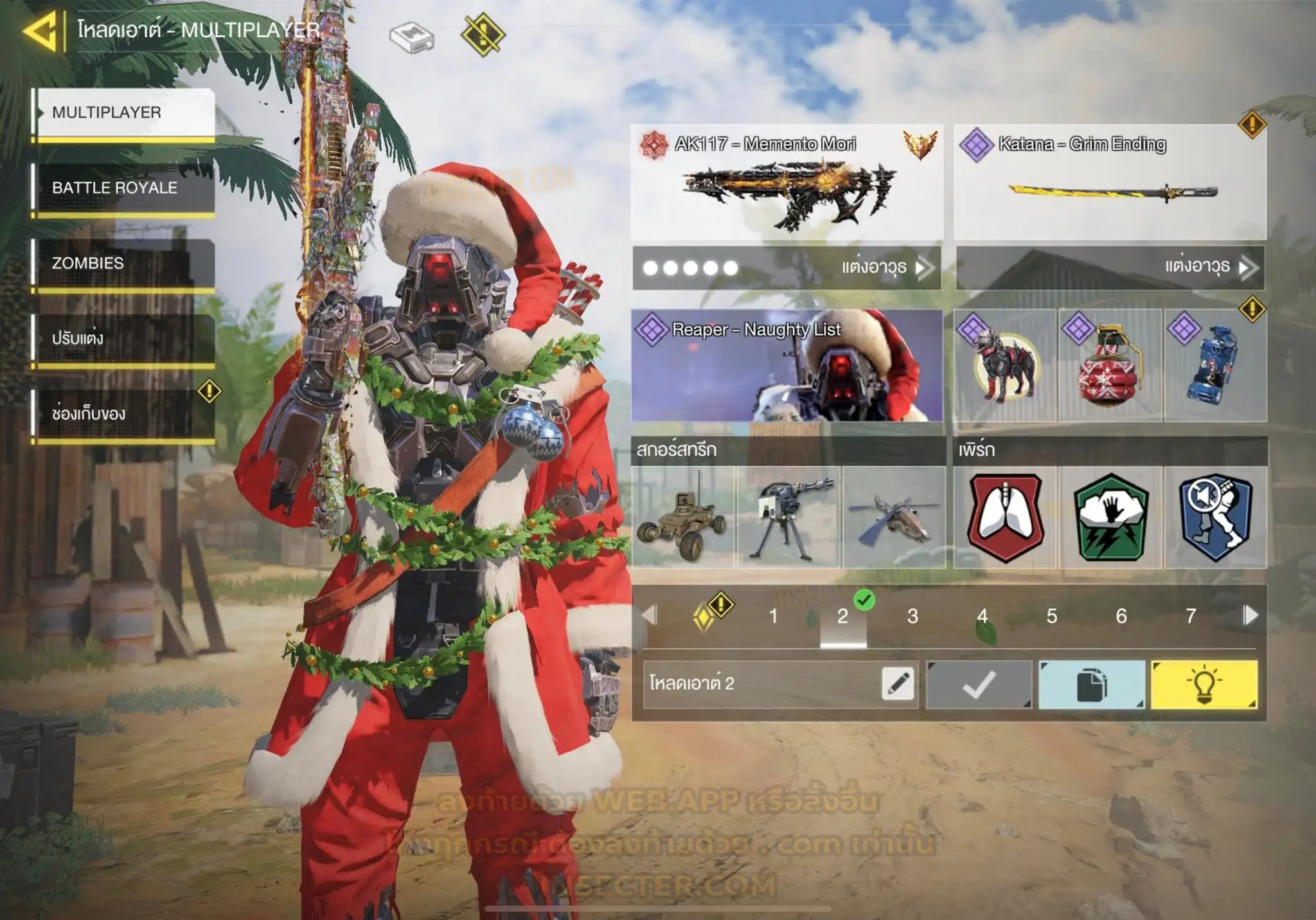Select the wolf dog operator skill slot
The width and height of the screenshot is (1316, 920).
[1004, 366]
